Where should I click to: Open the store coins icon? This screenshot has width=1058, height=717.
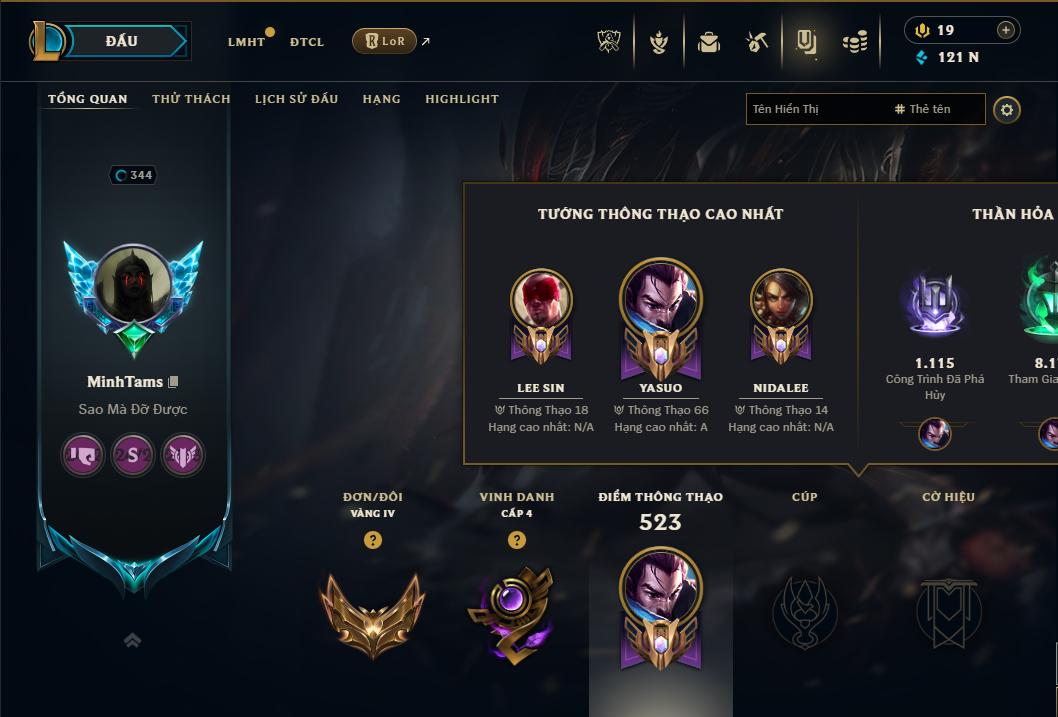854,42
